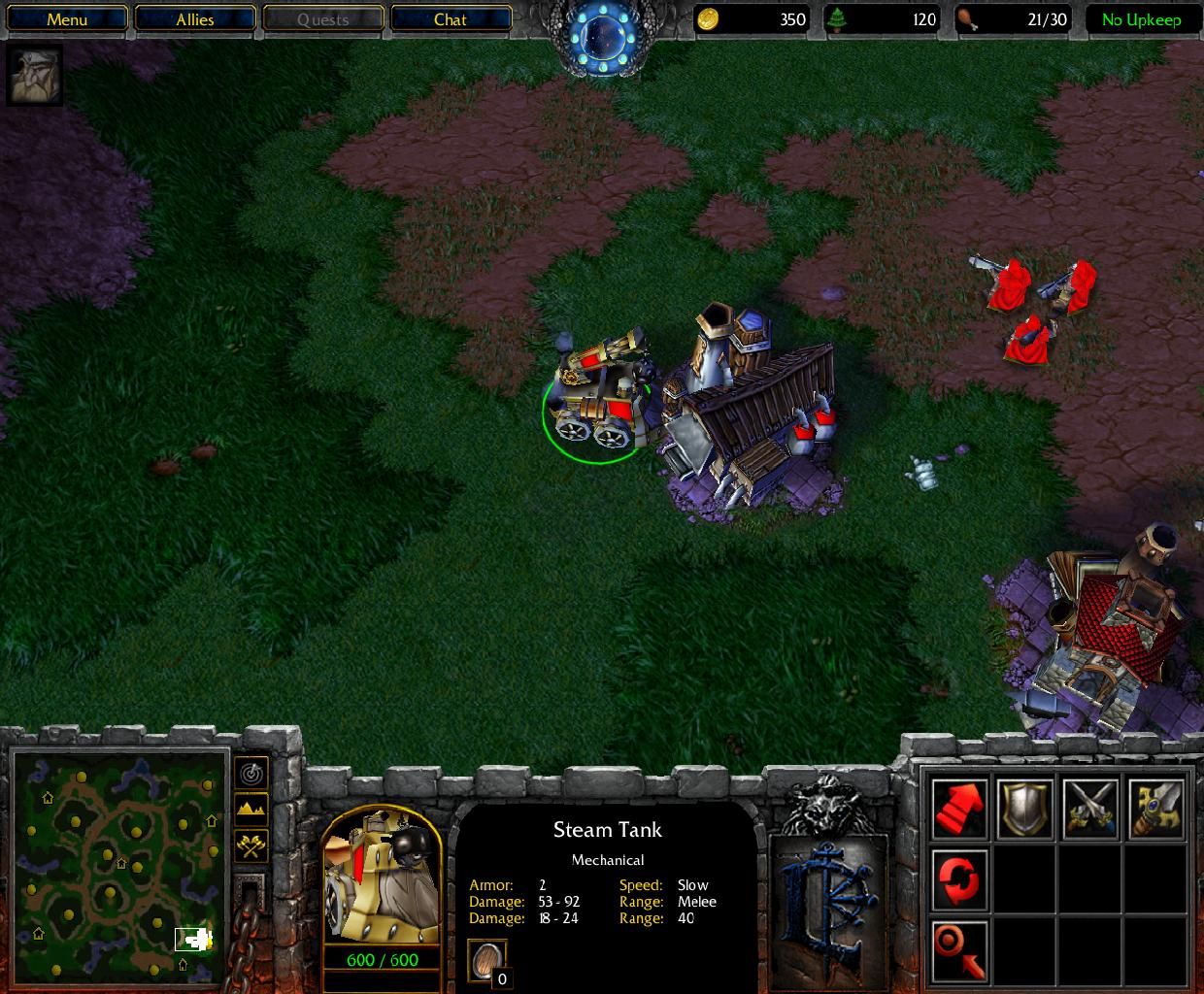Open the game Menu
This screenshot has width=1204, height=994.
coord(67,19)
